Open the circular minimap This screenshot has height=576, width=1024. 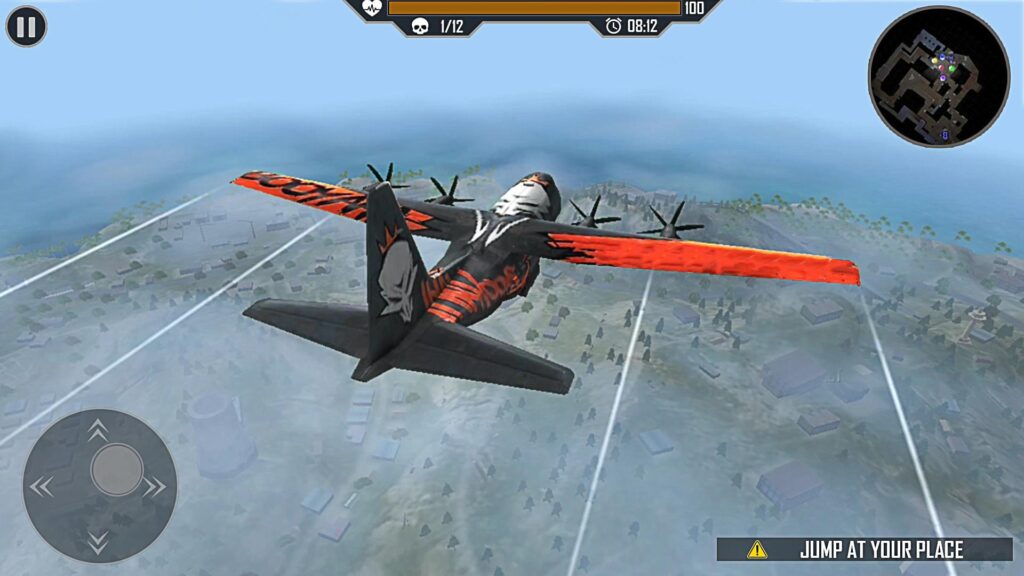coord(939,76)
